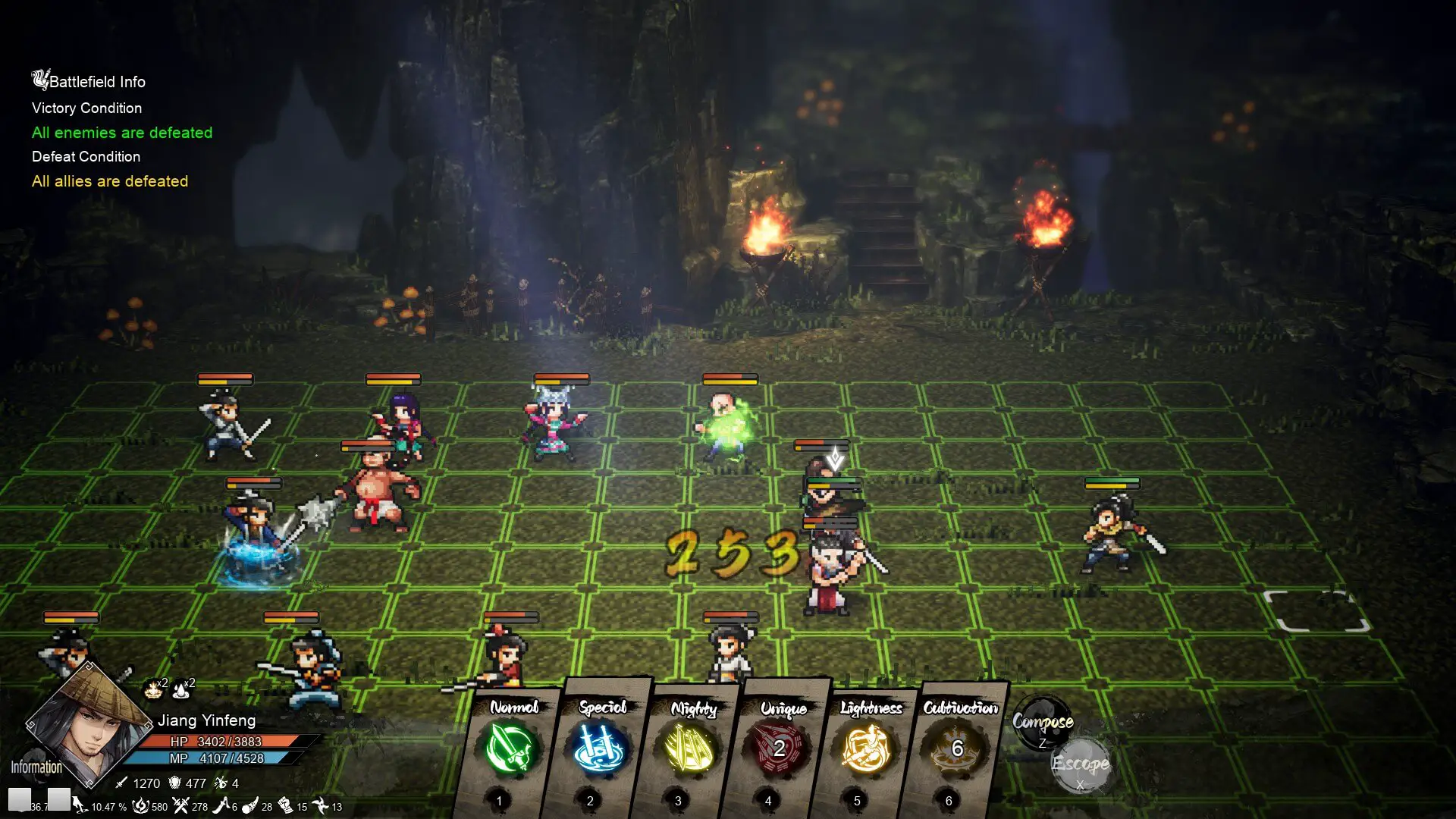1456x819 pixels.
Task: Select the highlighted grid tile with corner brackets
Action: coord(1317,610)
